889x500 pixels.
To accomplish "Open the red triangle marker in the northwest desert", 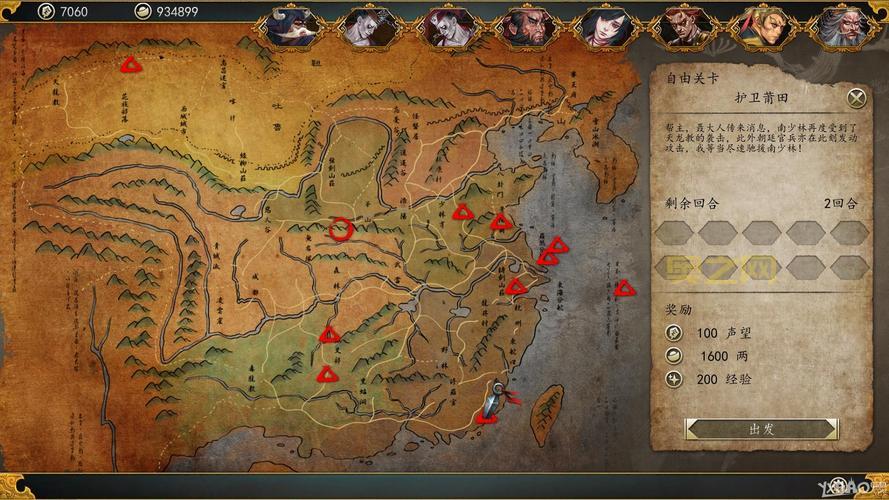I will pyautogui.click(x=130, y=66).
